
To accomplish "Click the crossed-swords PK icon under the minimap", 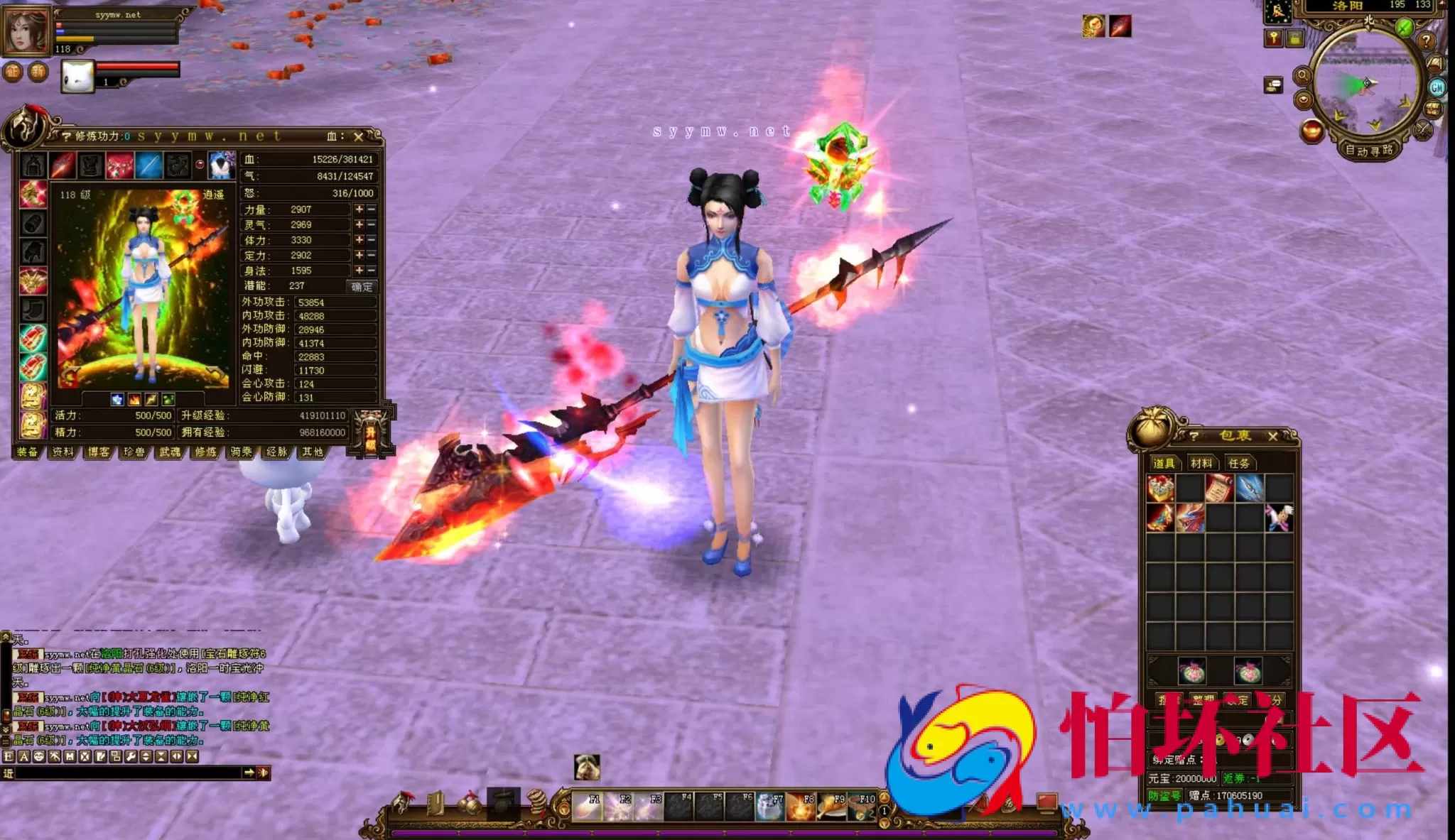I will pyautogui.click(x=1422, y=130).
